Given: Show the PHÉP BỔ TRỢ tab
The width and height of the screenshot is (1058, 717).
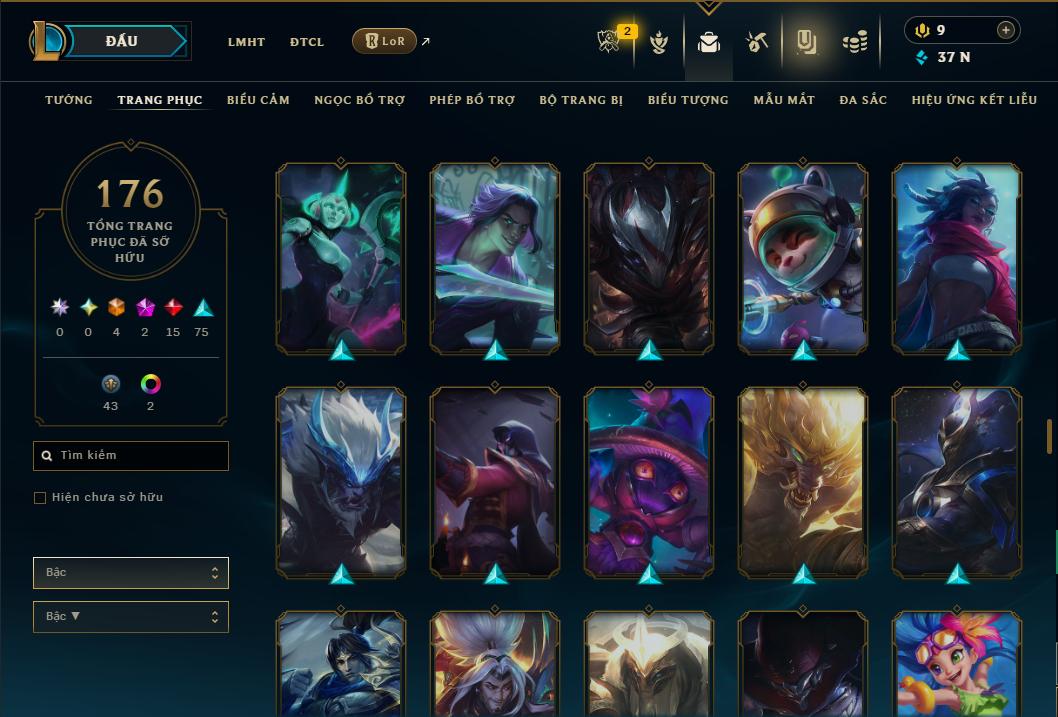Looking at the screenshot, I should point(472,100).
